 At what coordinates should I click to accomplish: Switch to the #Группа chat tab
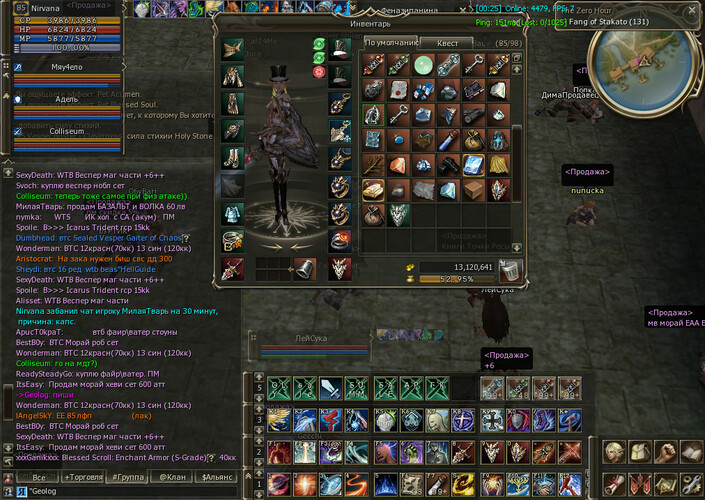click(129, 477)
